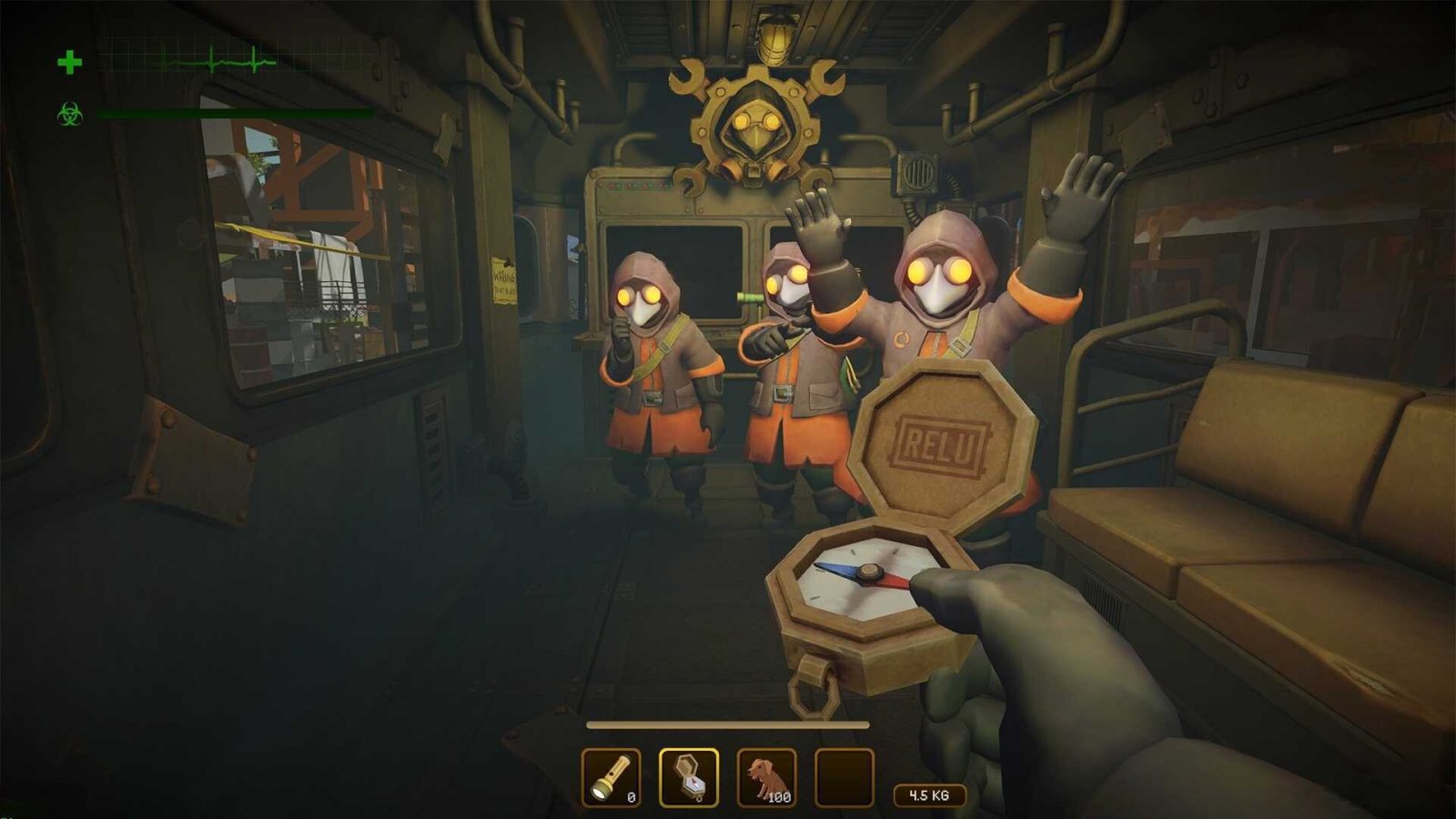The width and height of the screenshot is (1456, 819).
Task: Click the green biohazard progress bar
Action: pos(232,114)
